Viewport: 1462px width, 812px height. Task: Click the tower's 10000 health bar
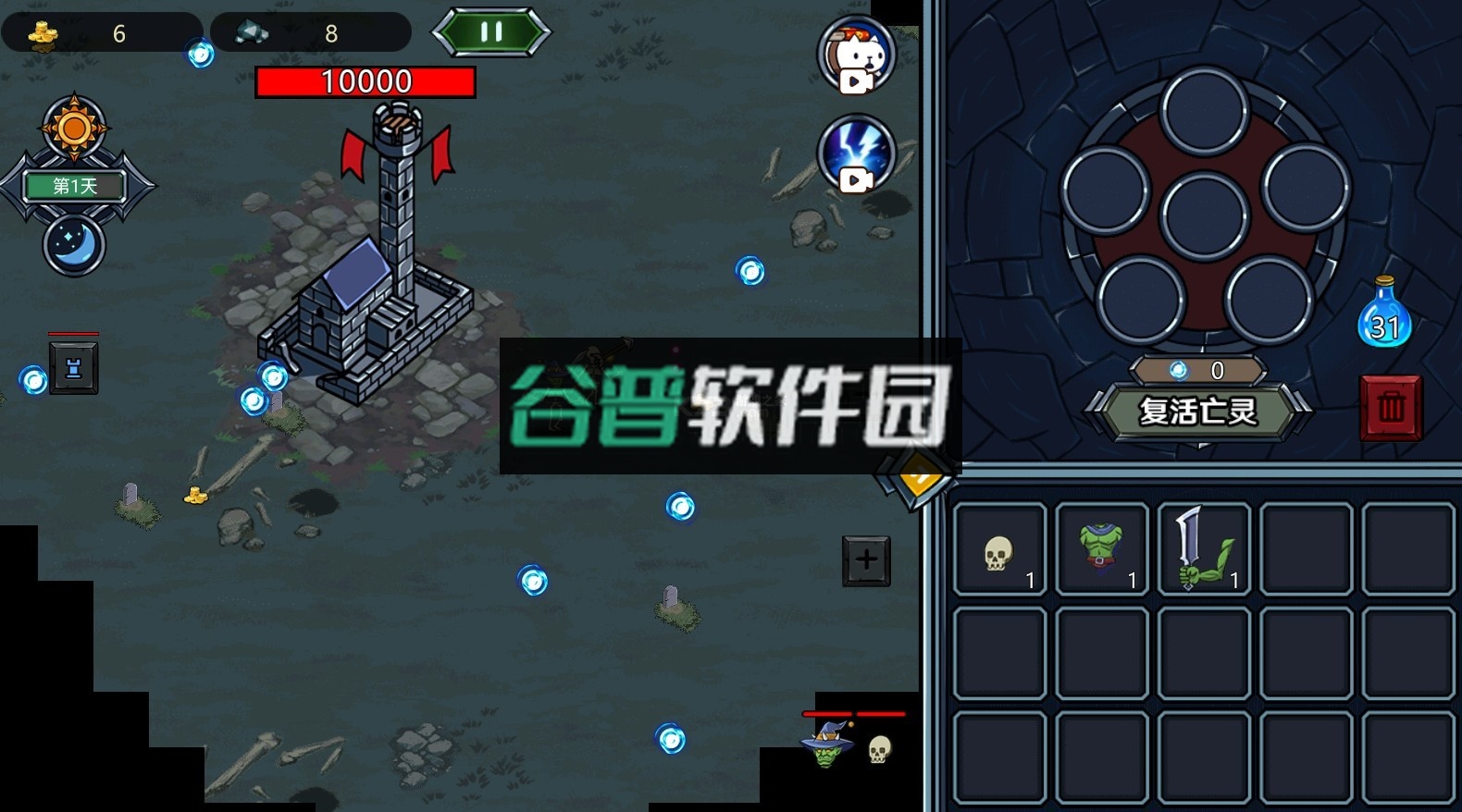pos(365,81)
